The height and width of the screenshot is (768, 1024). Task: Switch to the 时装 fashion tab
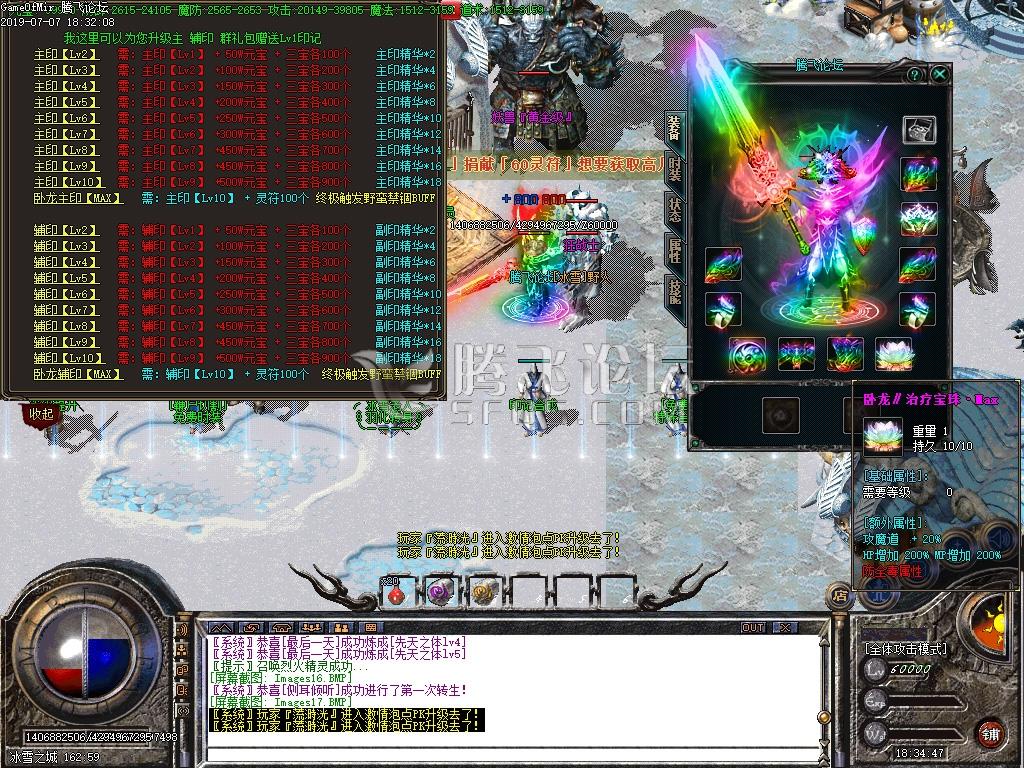pyautogui.click(x=676, y=169)
